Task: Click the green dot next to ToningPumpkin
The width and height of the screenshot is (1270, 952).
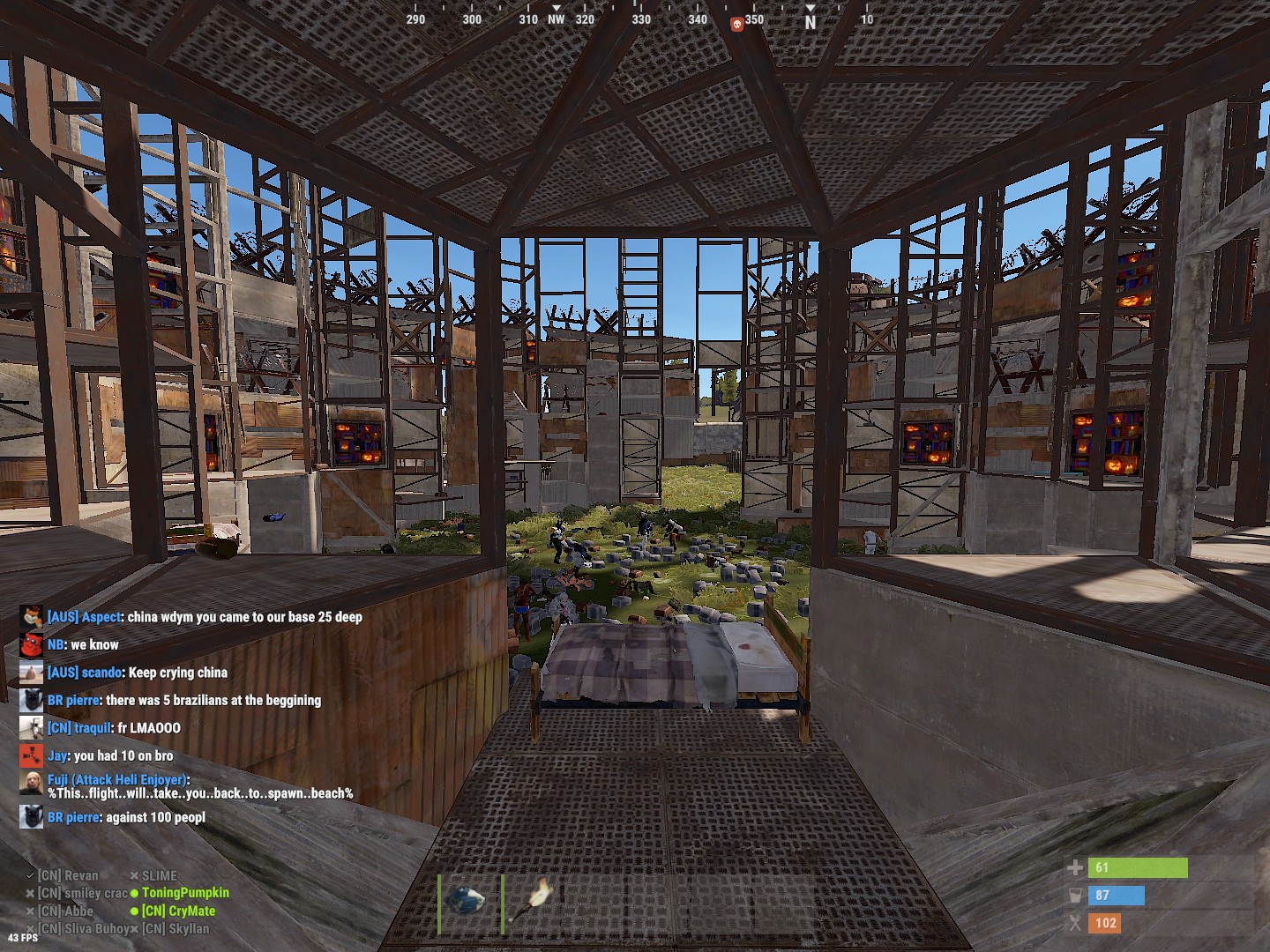Action: (x=135, y=893)
